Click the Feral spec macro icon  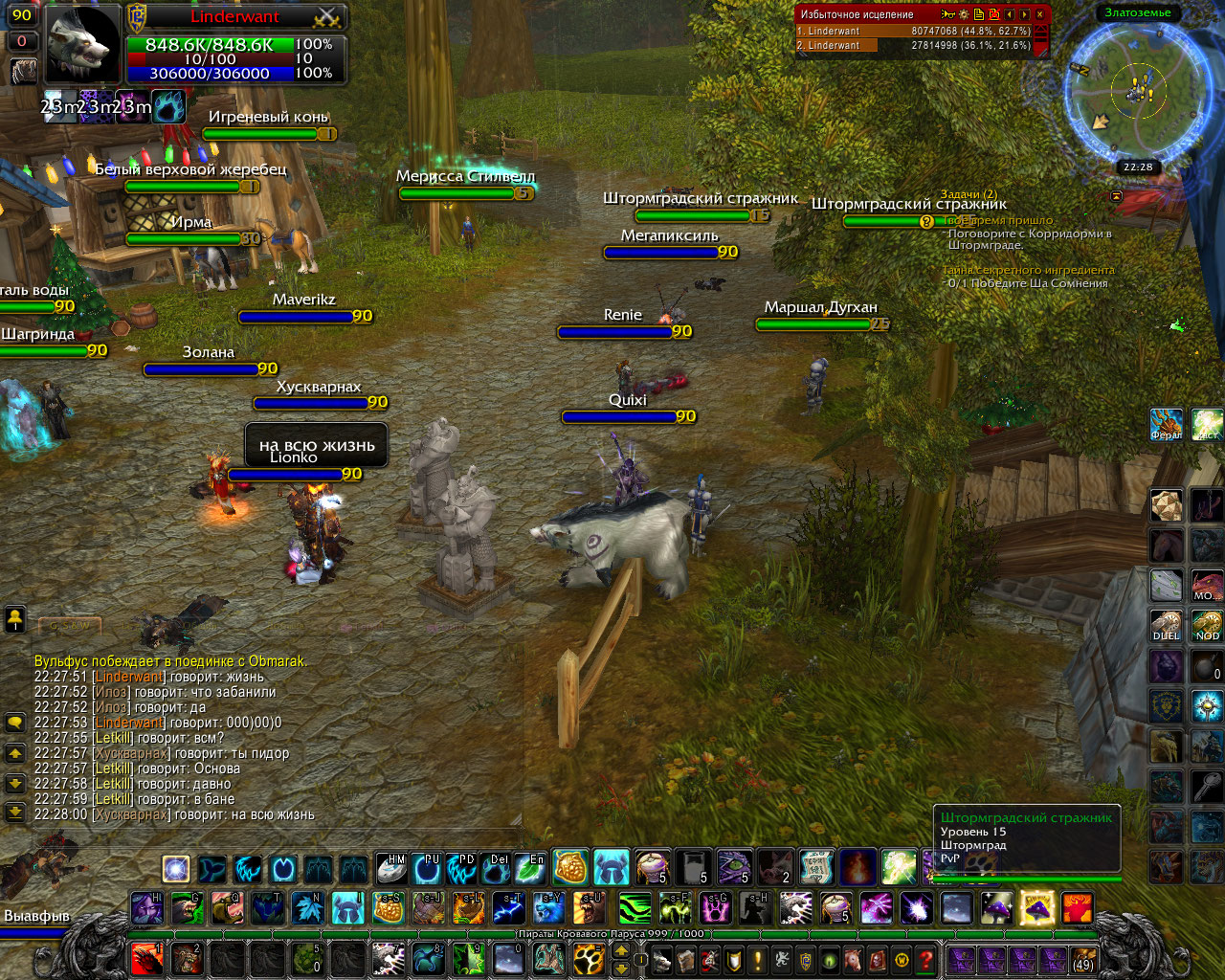(1166, 424)
